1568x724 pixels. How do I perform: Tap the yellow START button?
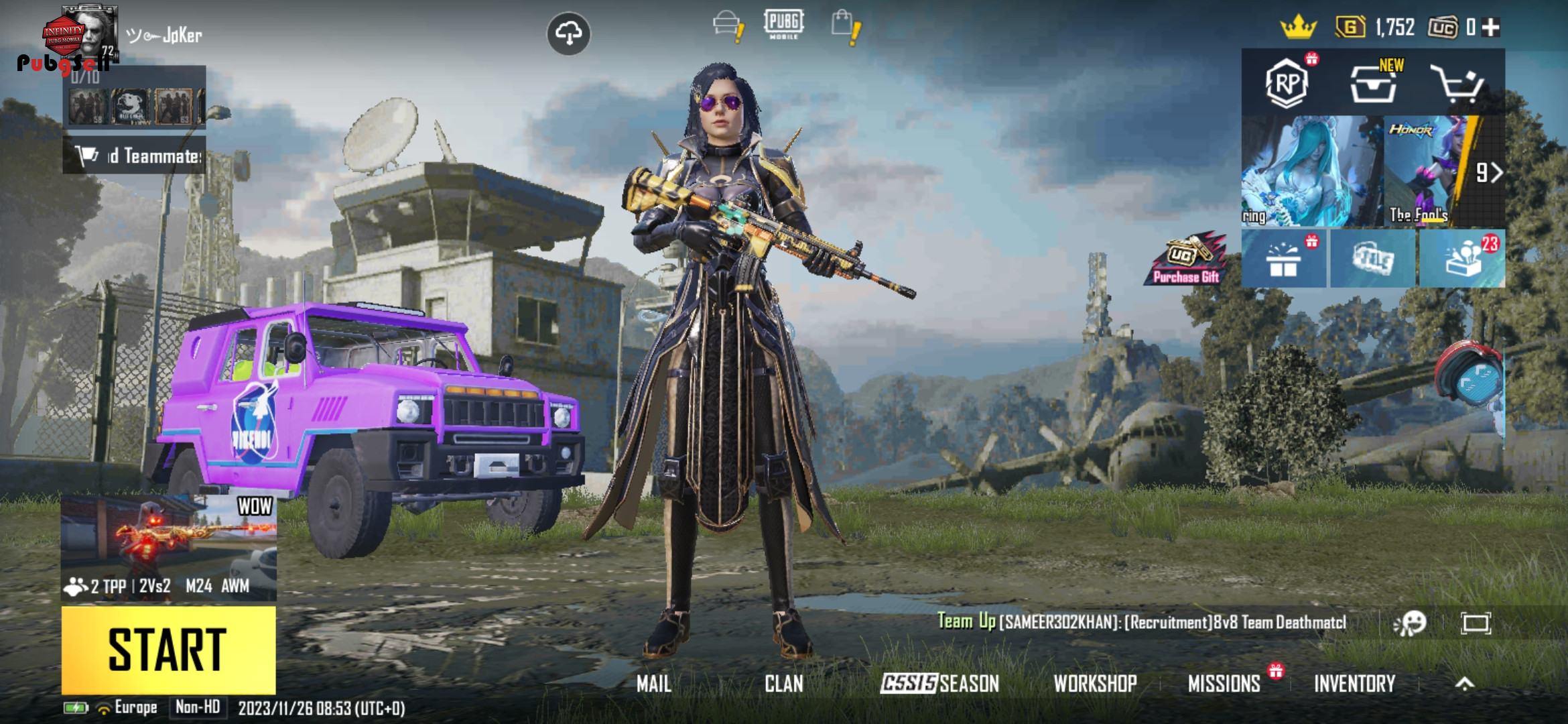tap(168, 649)
